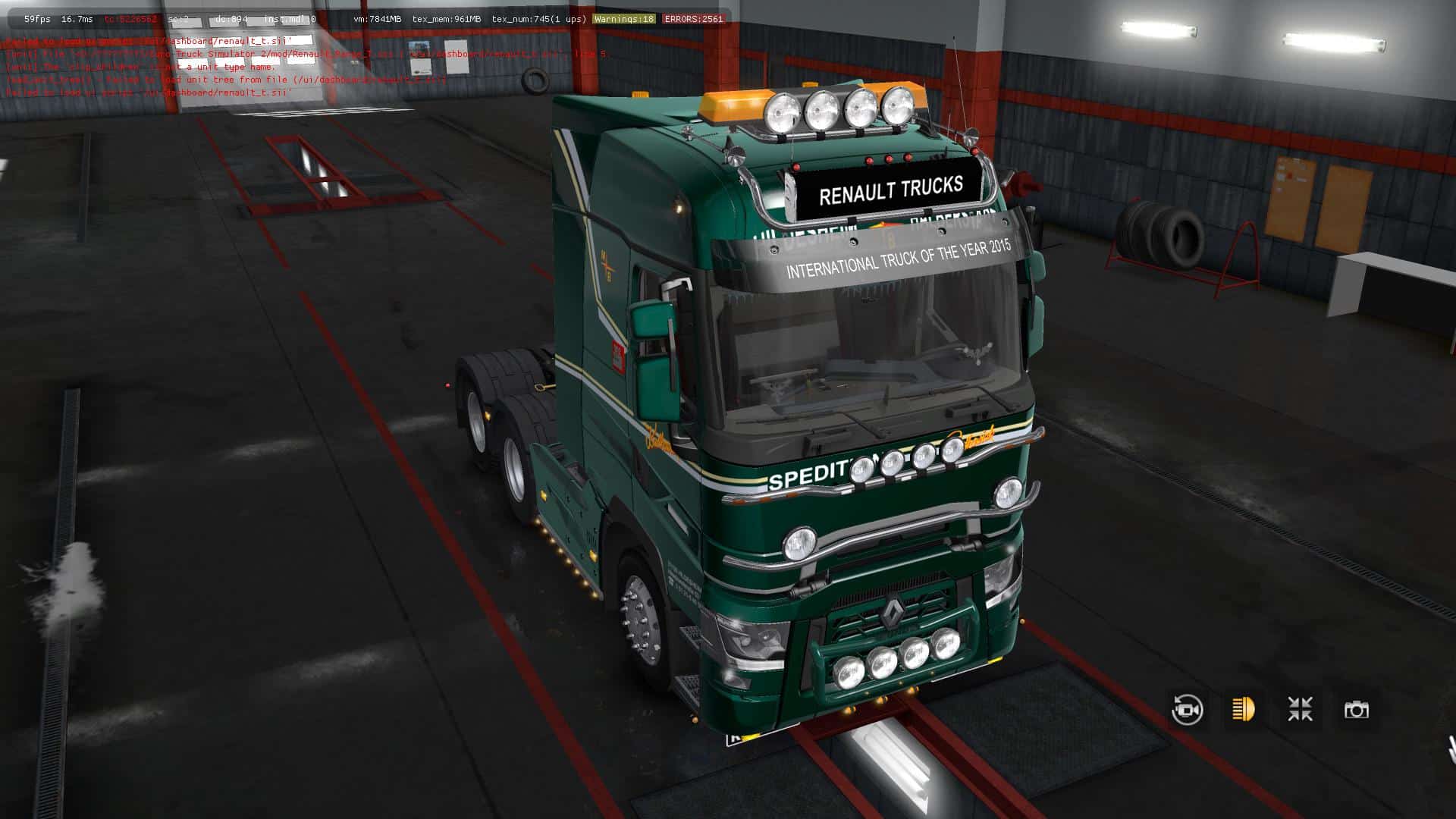Image resolution: width=1456 pixels, height=819 pixels.
Task: Switch the truck headlights on or off
Action: tap(1244, 710)
